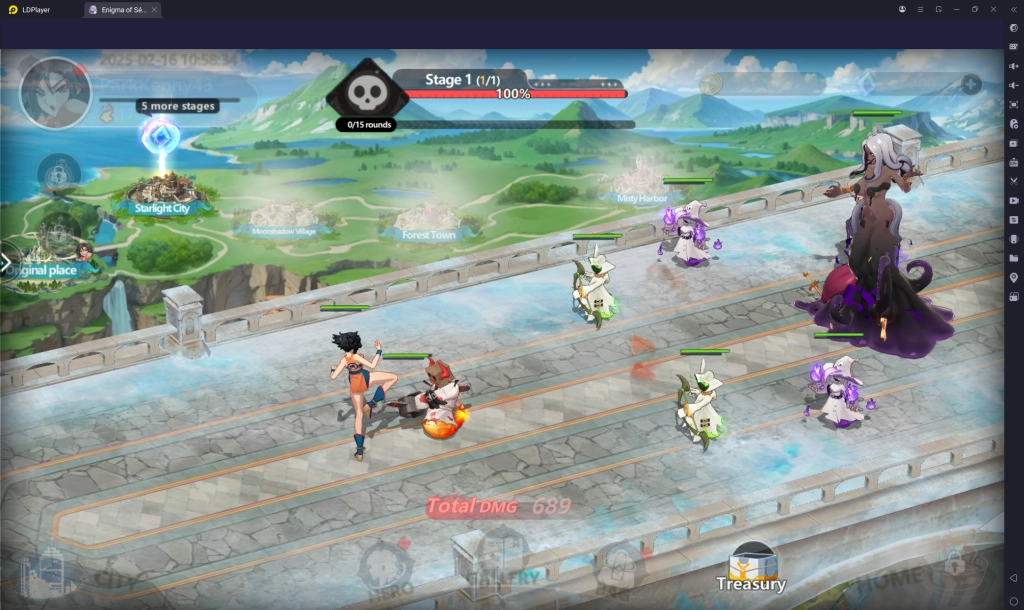Expand the left side arrow panel
Screen dimensions: 1024x610
[x=7, y=264]
